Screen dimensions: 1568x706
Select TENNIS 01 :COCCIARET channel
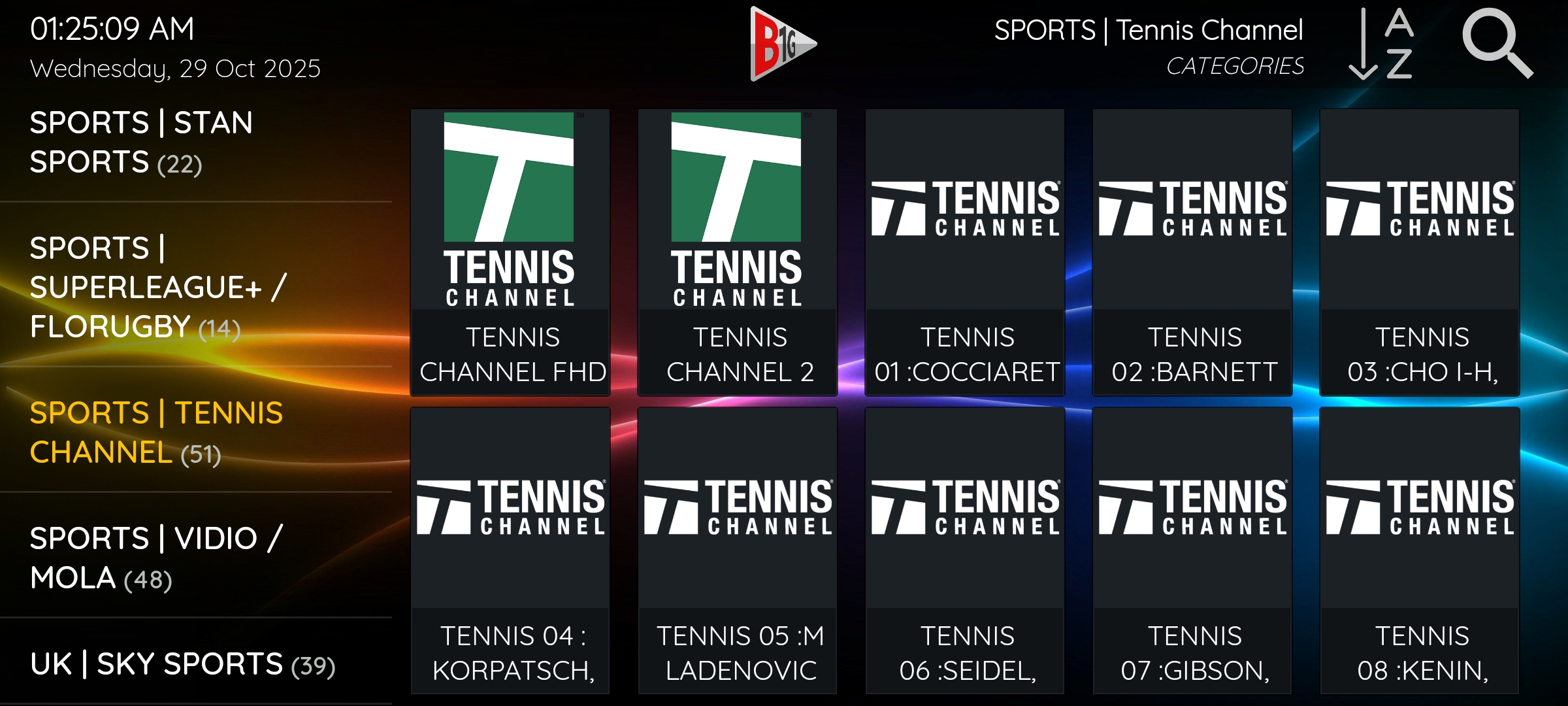[965, 252]
